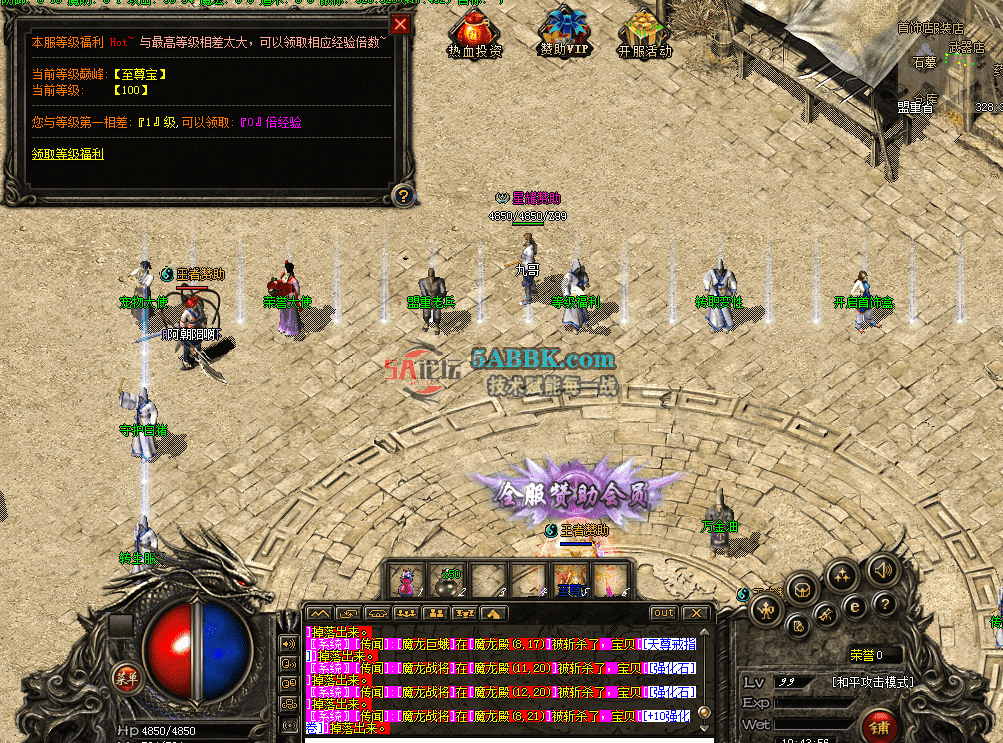Open the skills sparkle round button
1003x743 pixels.
pos(842,575)
